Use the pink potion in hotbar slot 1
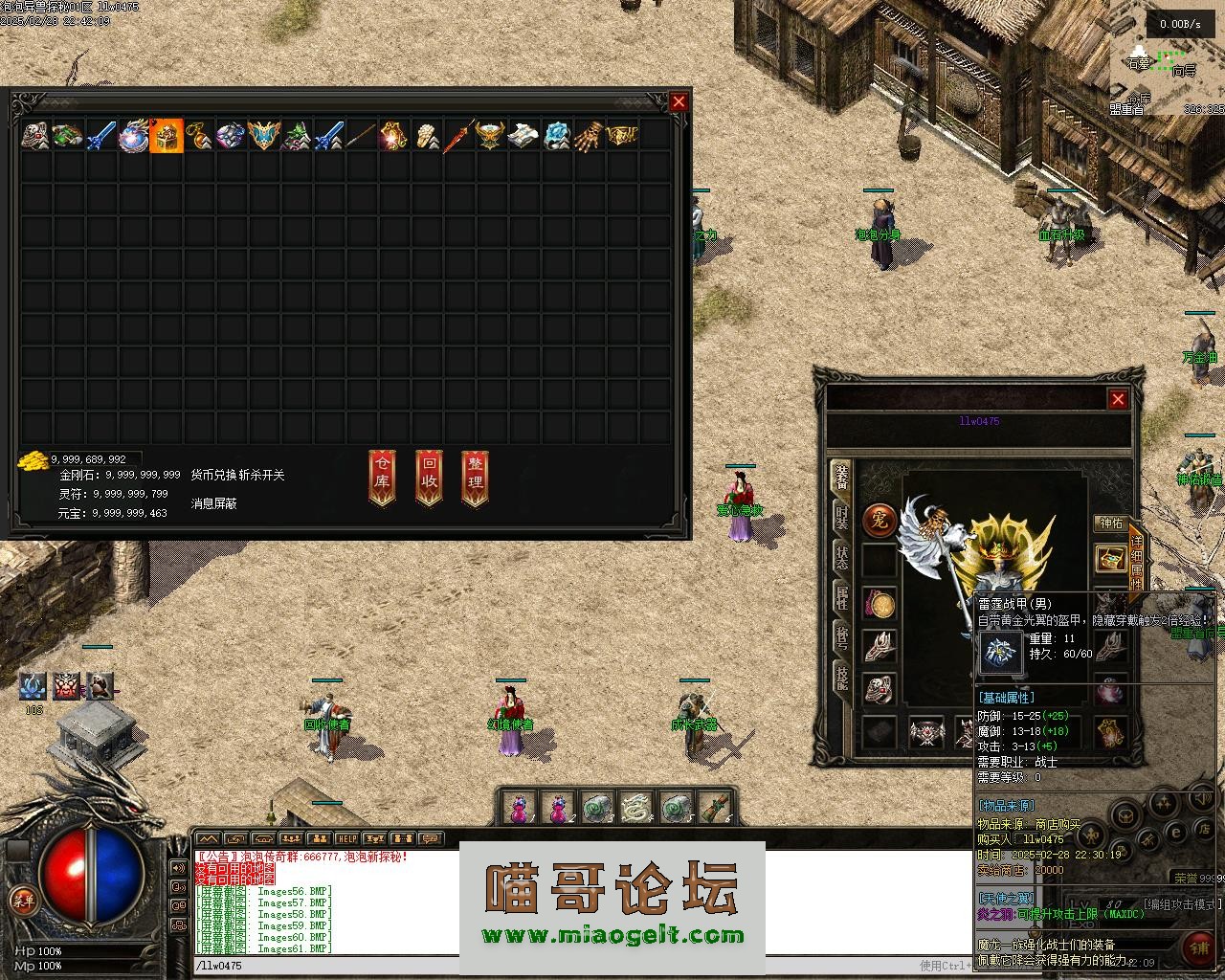 tap(519, 808)
